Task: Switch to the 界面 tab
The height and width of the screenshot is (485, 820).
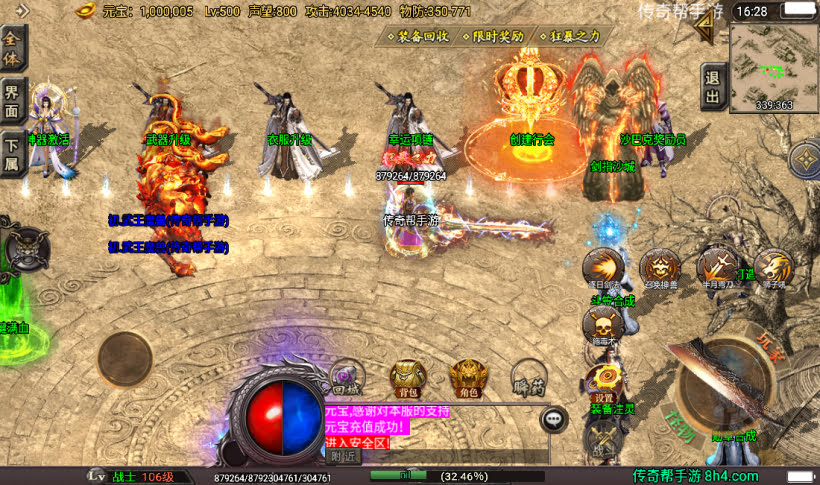Action: pyautogui.click(x=13, y=98)
